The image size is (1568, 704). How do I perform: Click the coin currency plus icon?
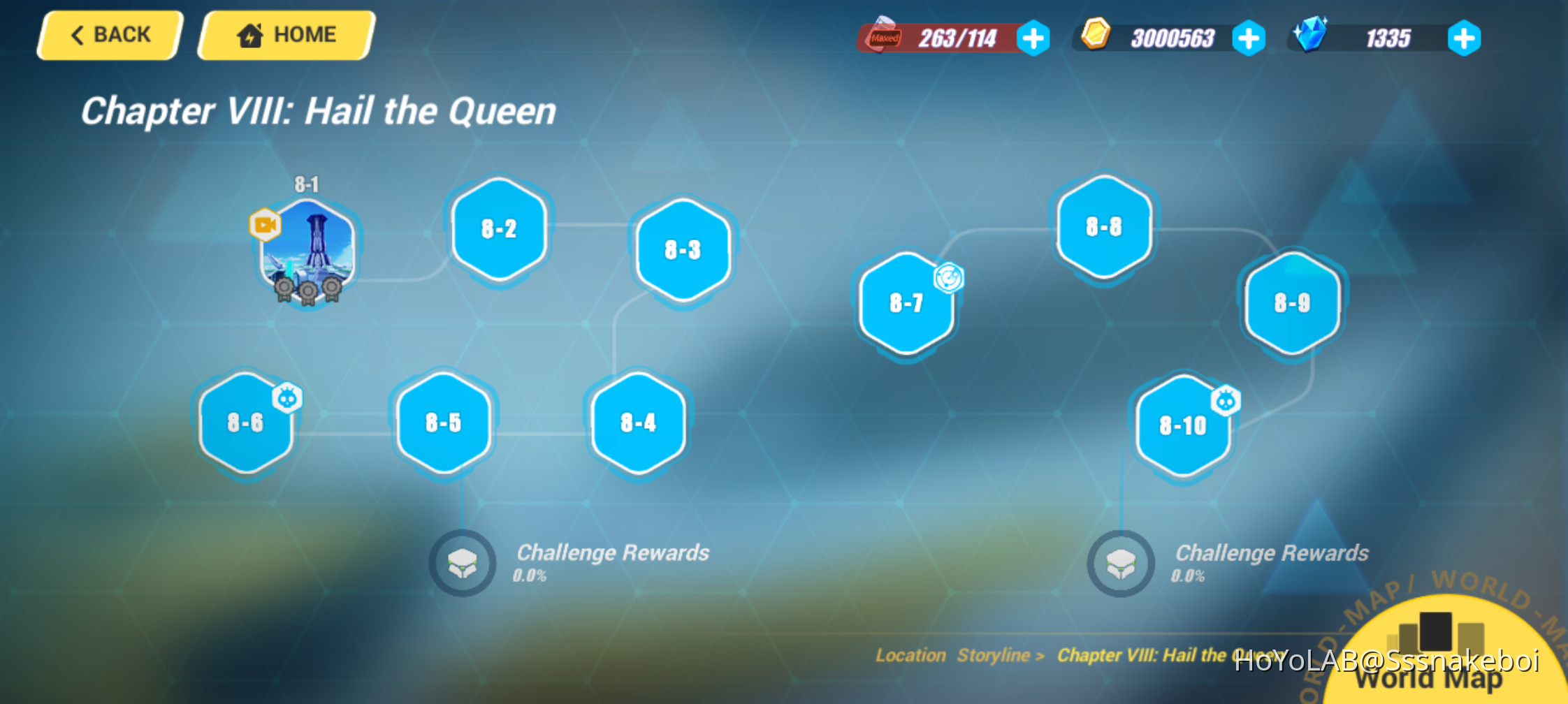(x=1250, y=38)
